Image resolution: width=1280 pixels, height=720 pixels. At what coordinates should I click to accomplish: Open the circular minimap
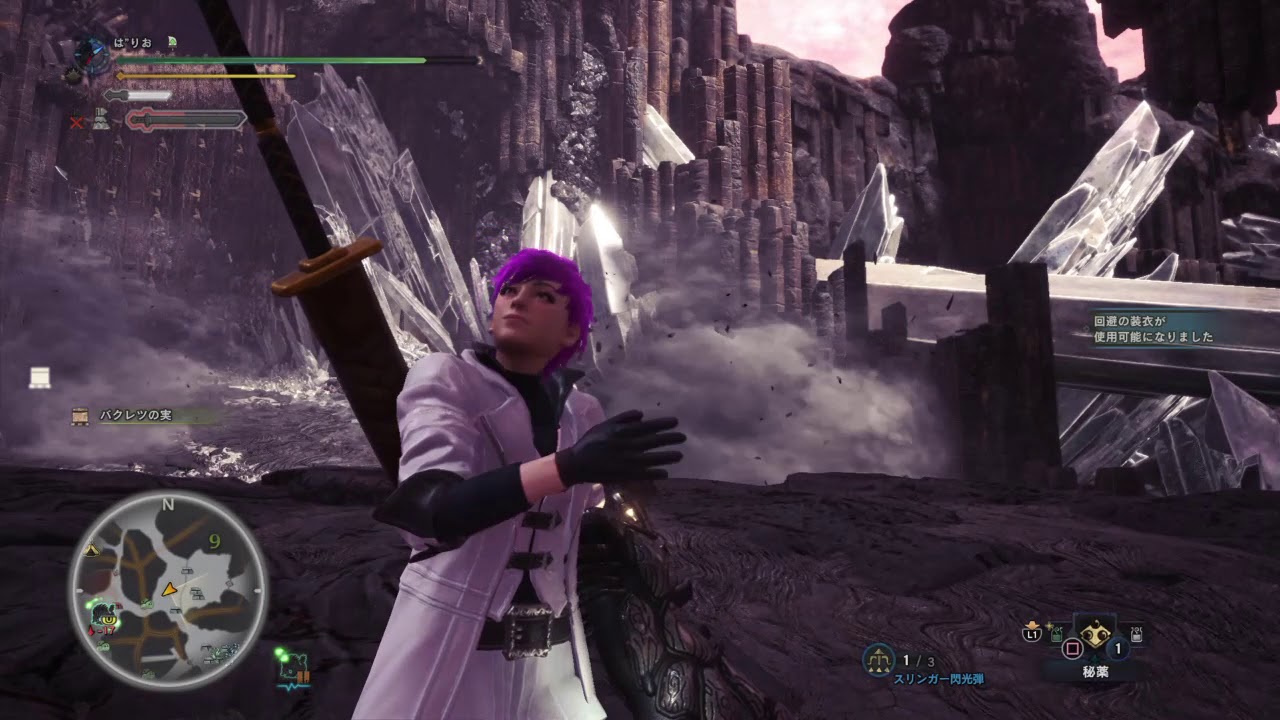click(167, 590)
